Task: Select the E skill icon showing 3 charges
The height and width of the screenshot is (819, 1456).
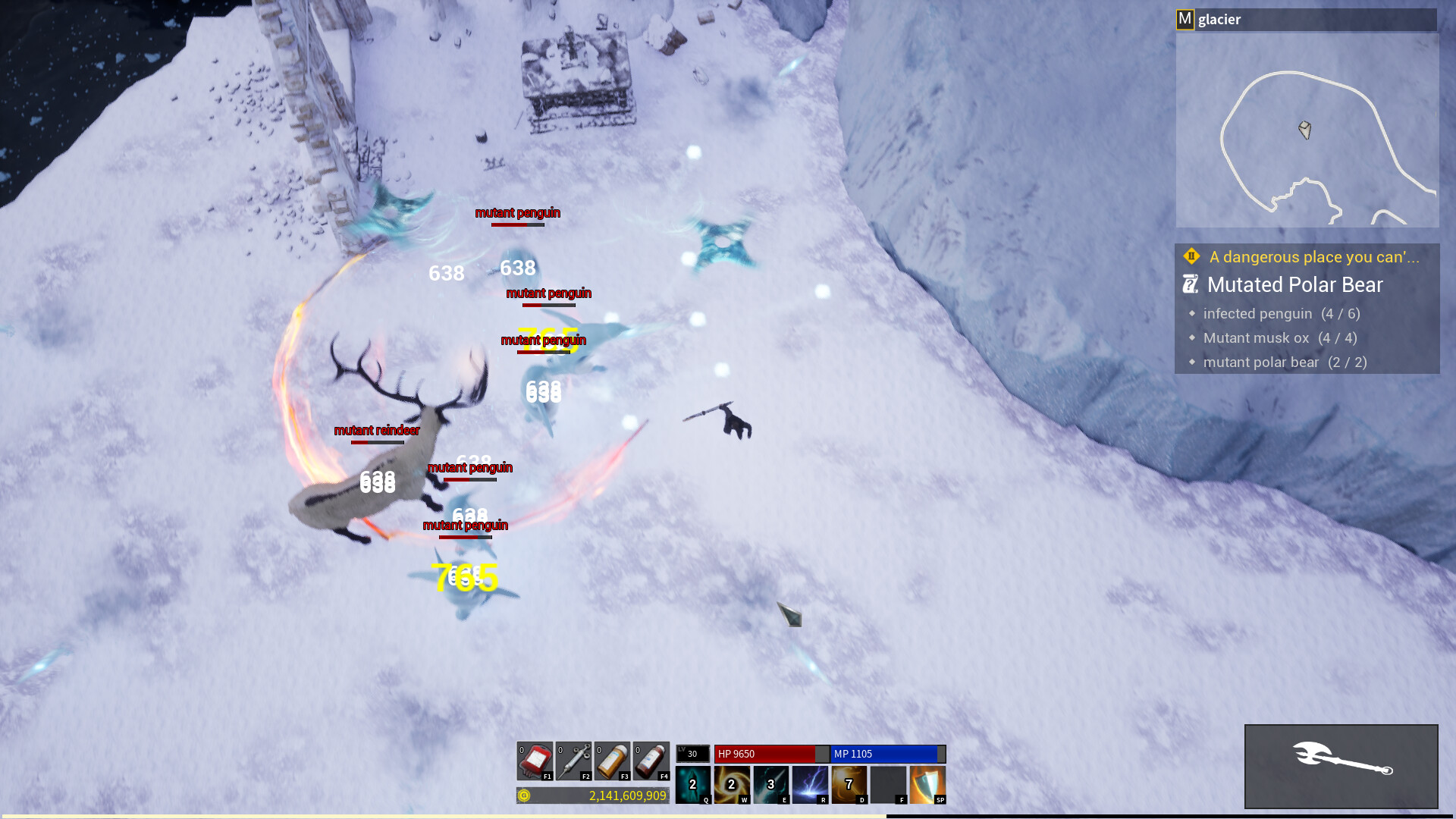Action: tap(770, 785)
